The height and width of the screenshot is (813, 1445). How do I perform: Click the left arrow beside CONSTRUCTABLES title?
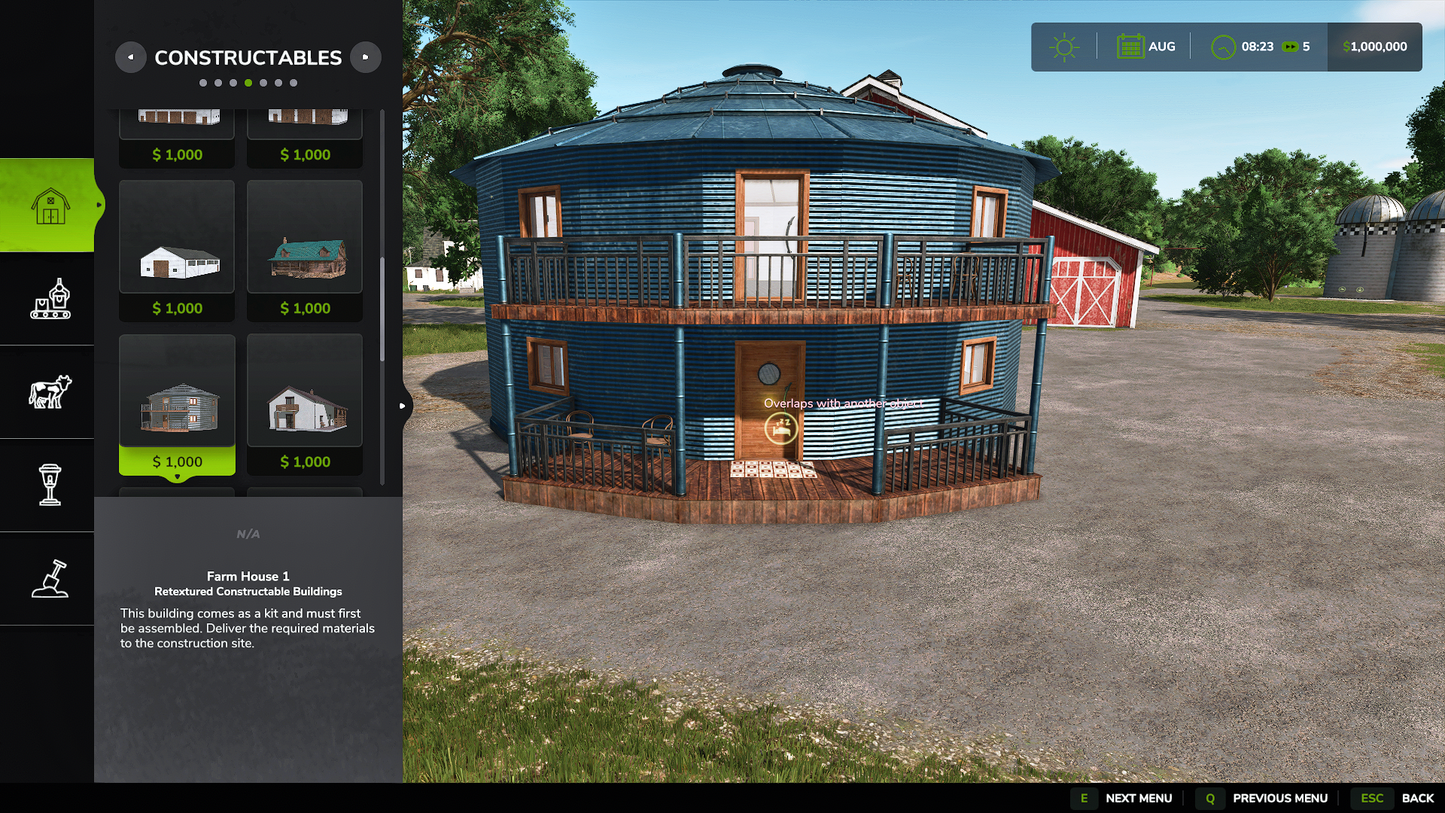click(x=131, y=57)
